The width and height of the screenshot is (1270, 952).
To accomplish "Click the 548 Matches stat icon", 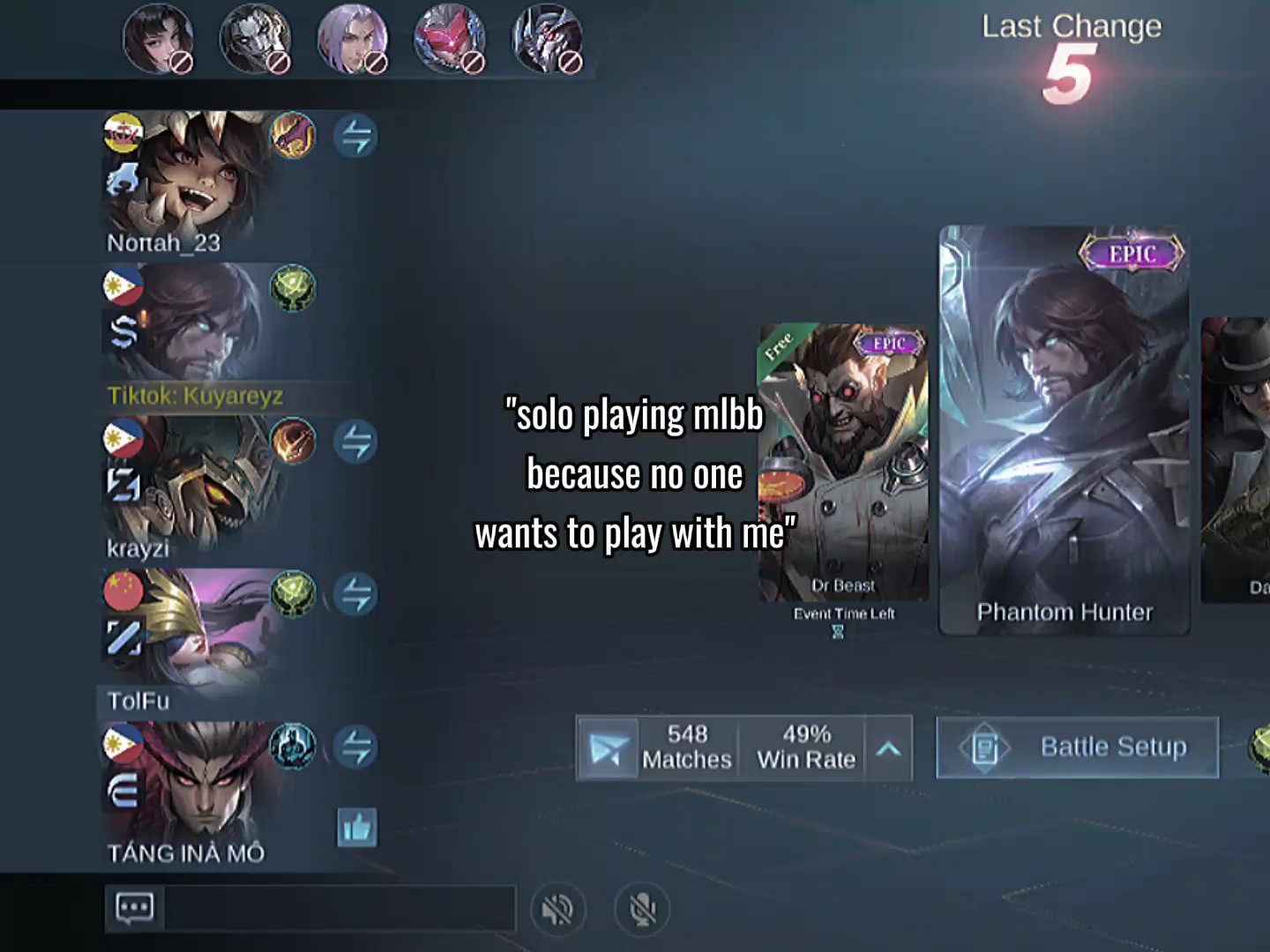I will click(608, 748).
